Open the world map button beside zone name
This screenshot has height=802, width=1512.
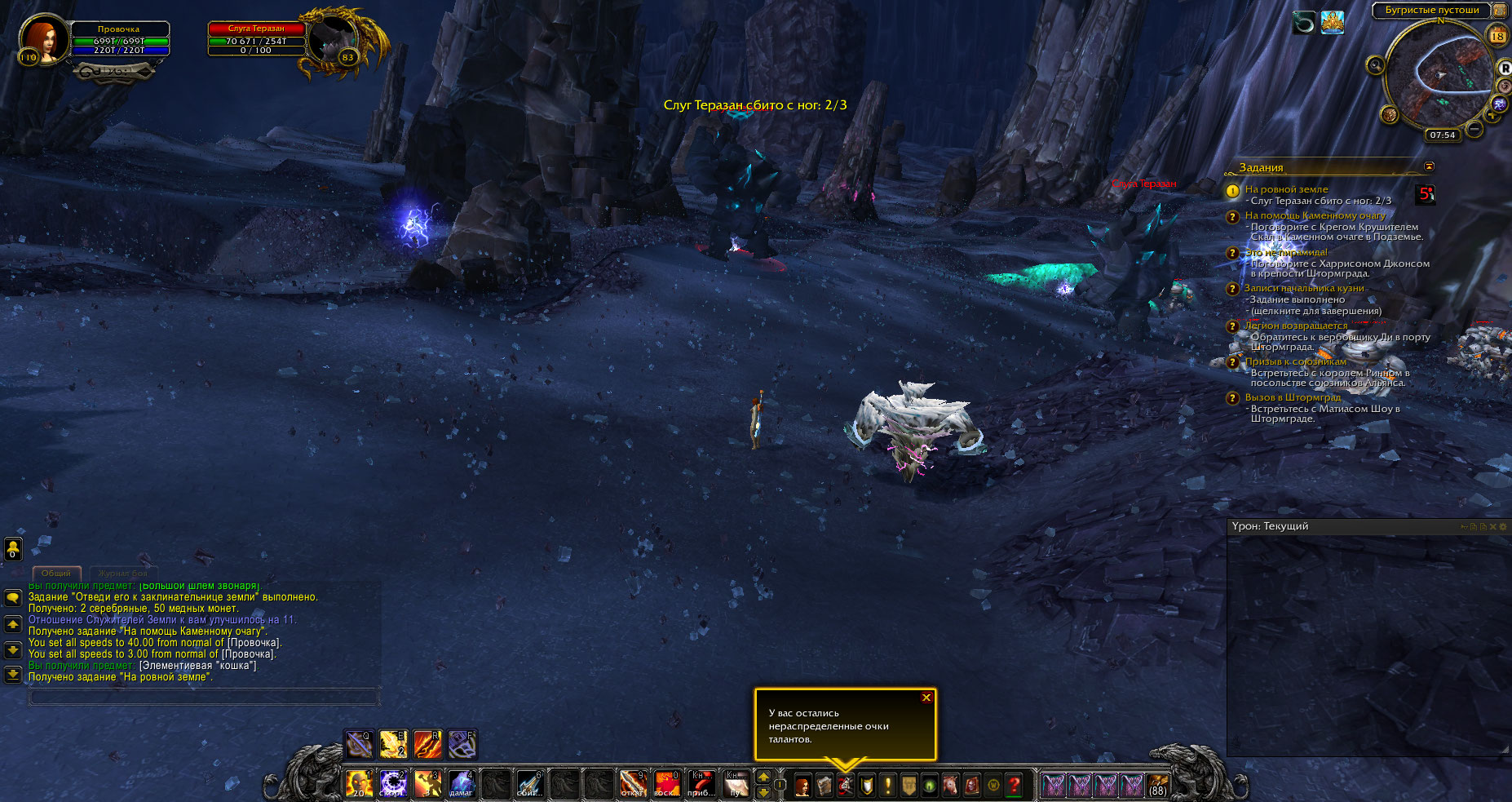1499,11
